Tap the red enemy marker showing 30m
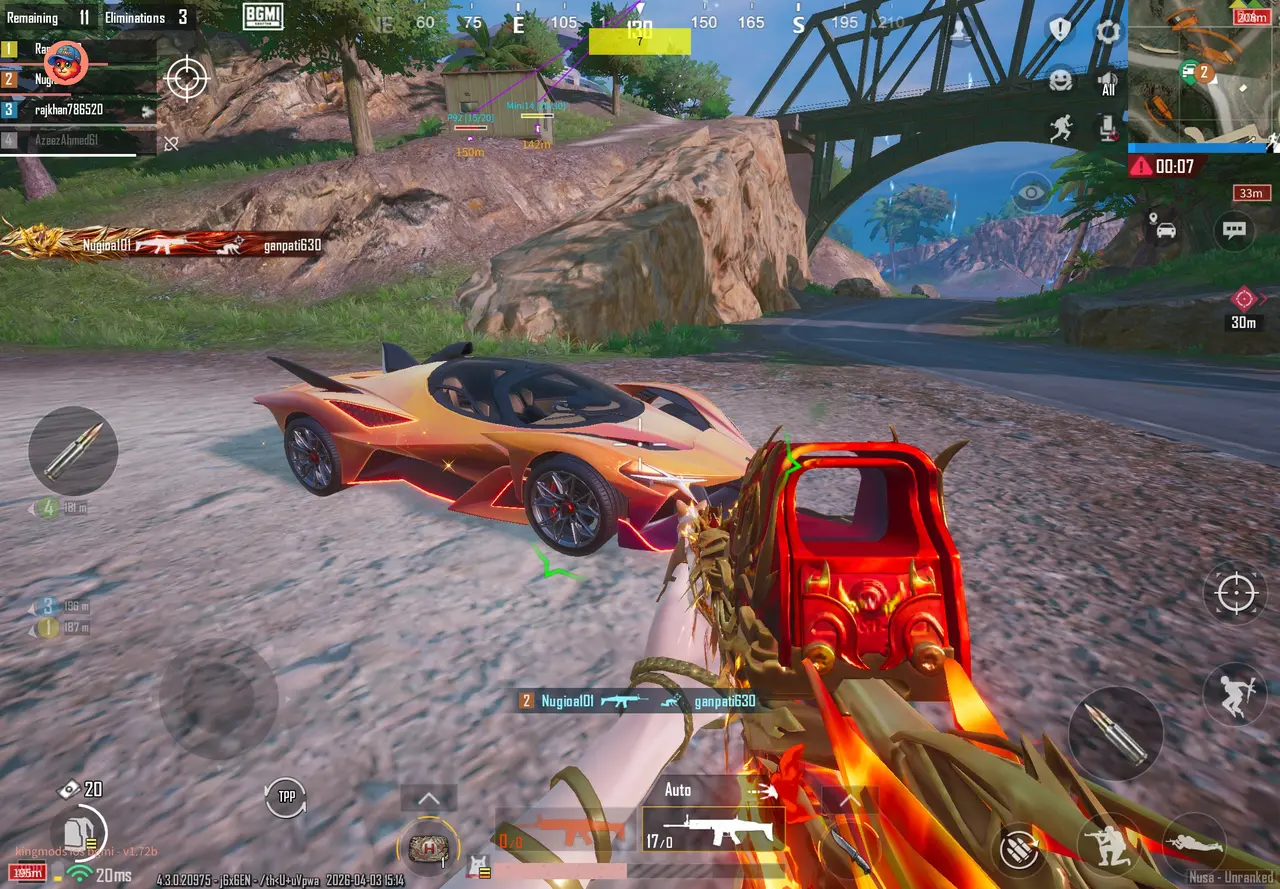 pyautogui.click(x=1243, y=297)
